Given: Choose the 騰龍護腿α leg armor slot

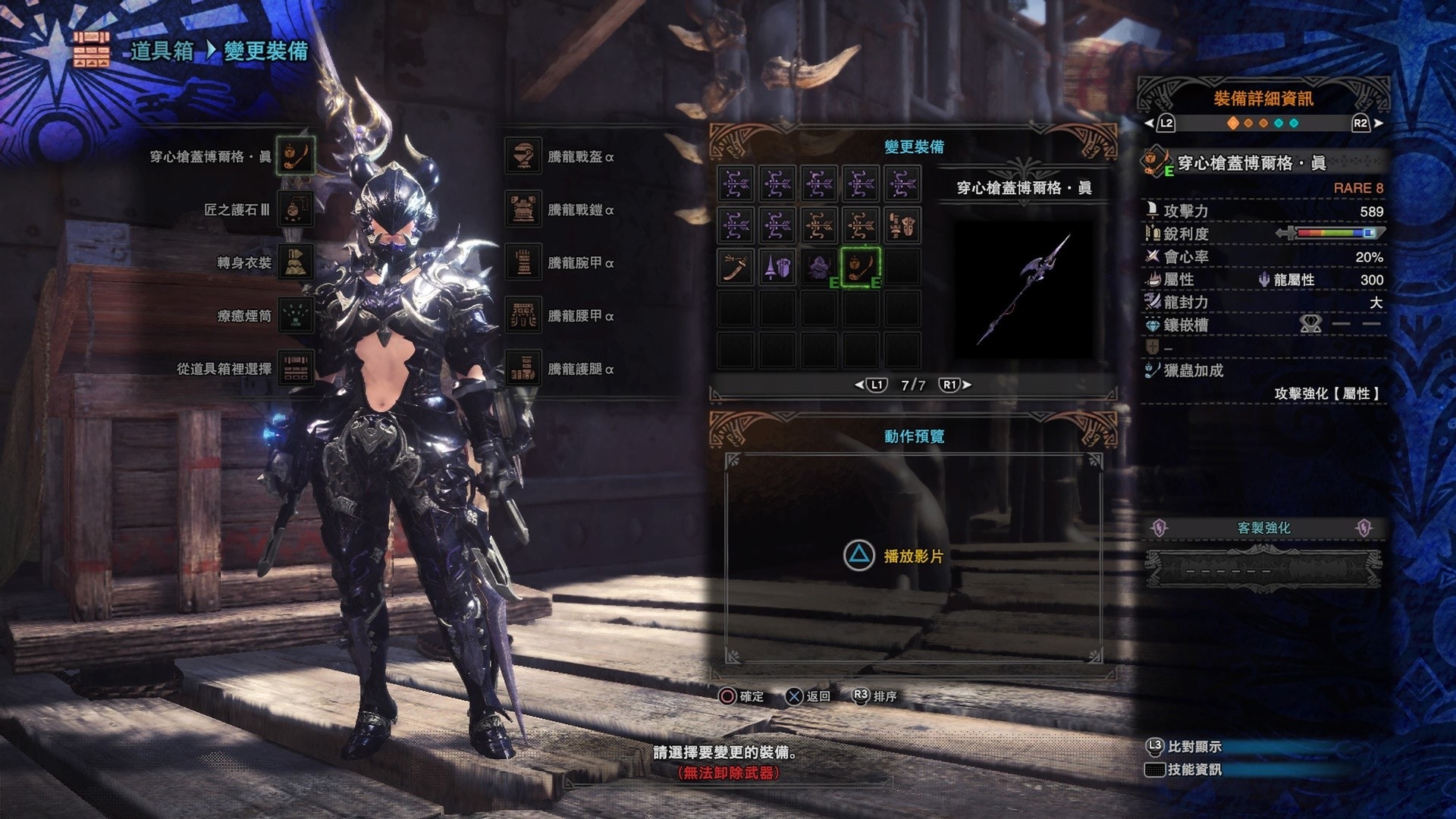Looking at the screenshot, I should click(x=522, y=369).
